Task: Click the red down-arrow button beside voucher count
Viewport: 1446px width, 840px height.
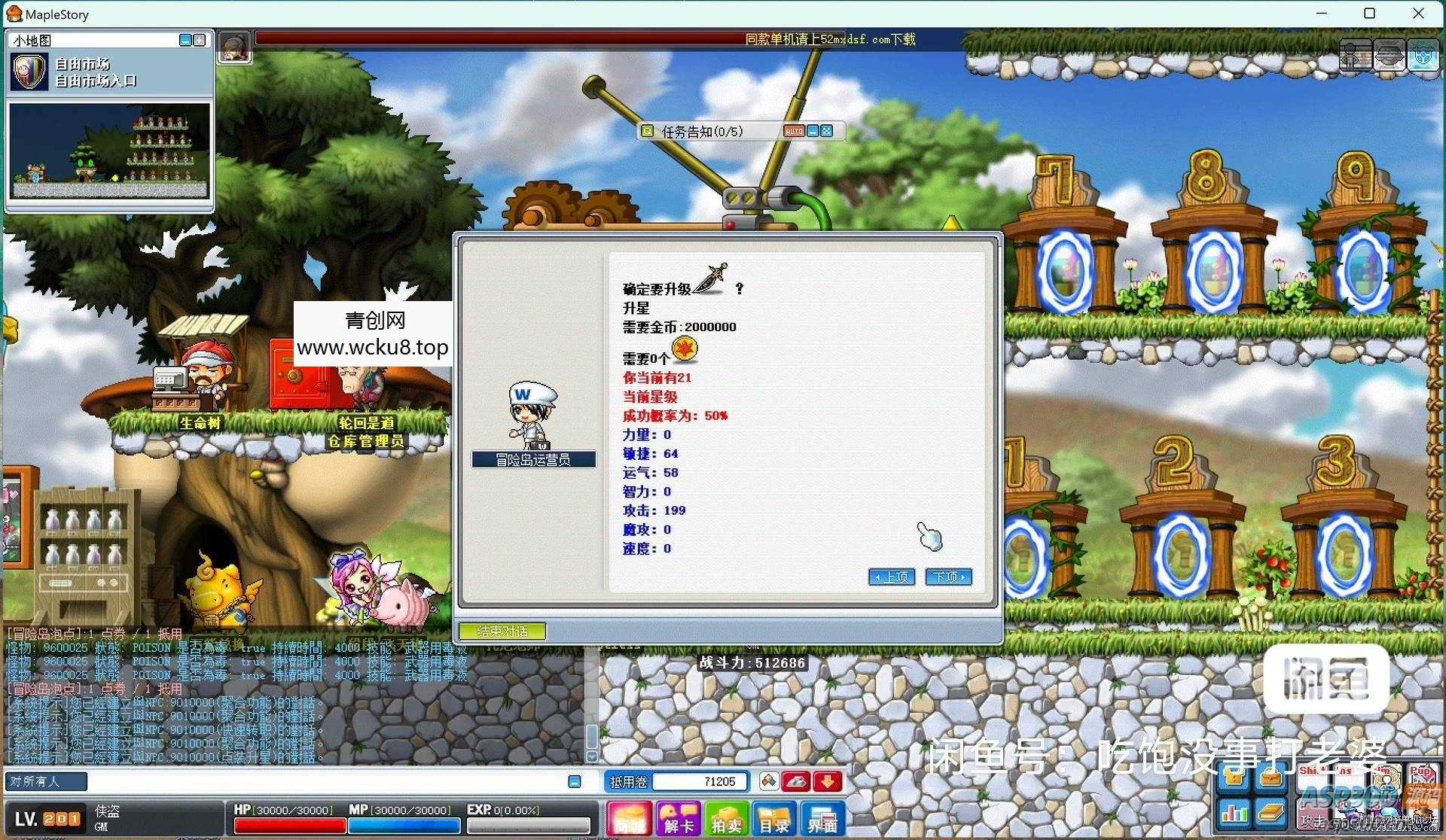Action: [x=828, y=781]
